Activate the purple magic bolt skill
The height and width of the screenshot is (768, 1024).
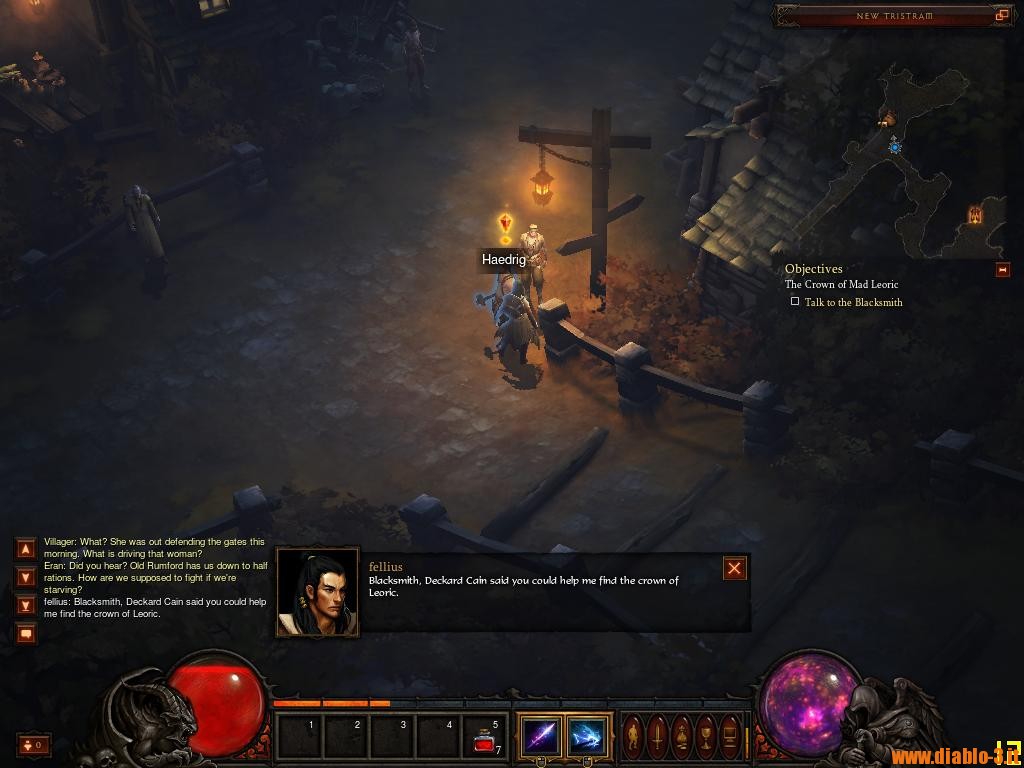[x=541, y=737]
